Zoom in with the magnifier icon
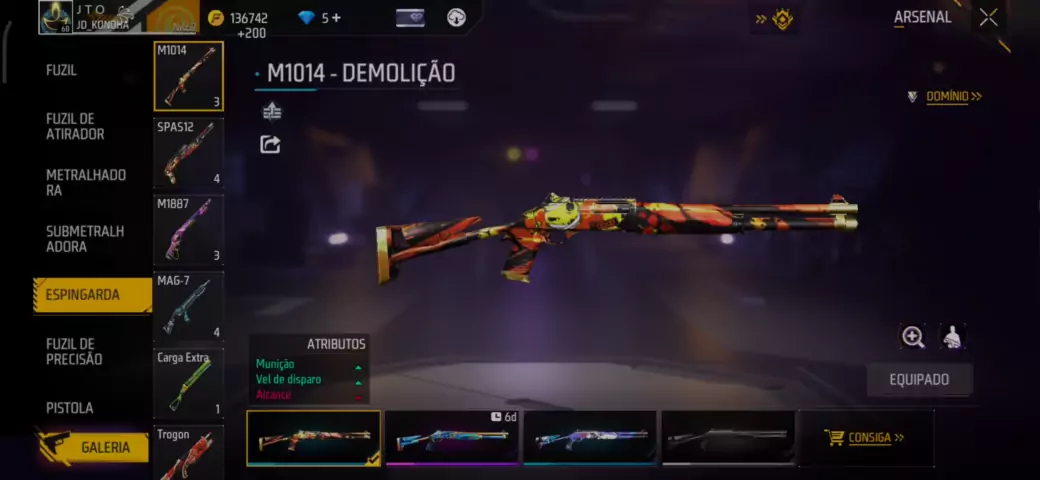1040x480 pixels. pyautogui.click(x=912, y=337)
